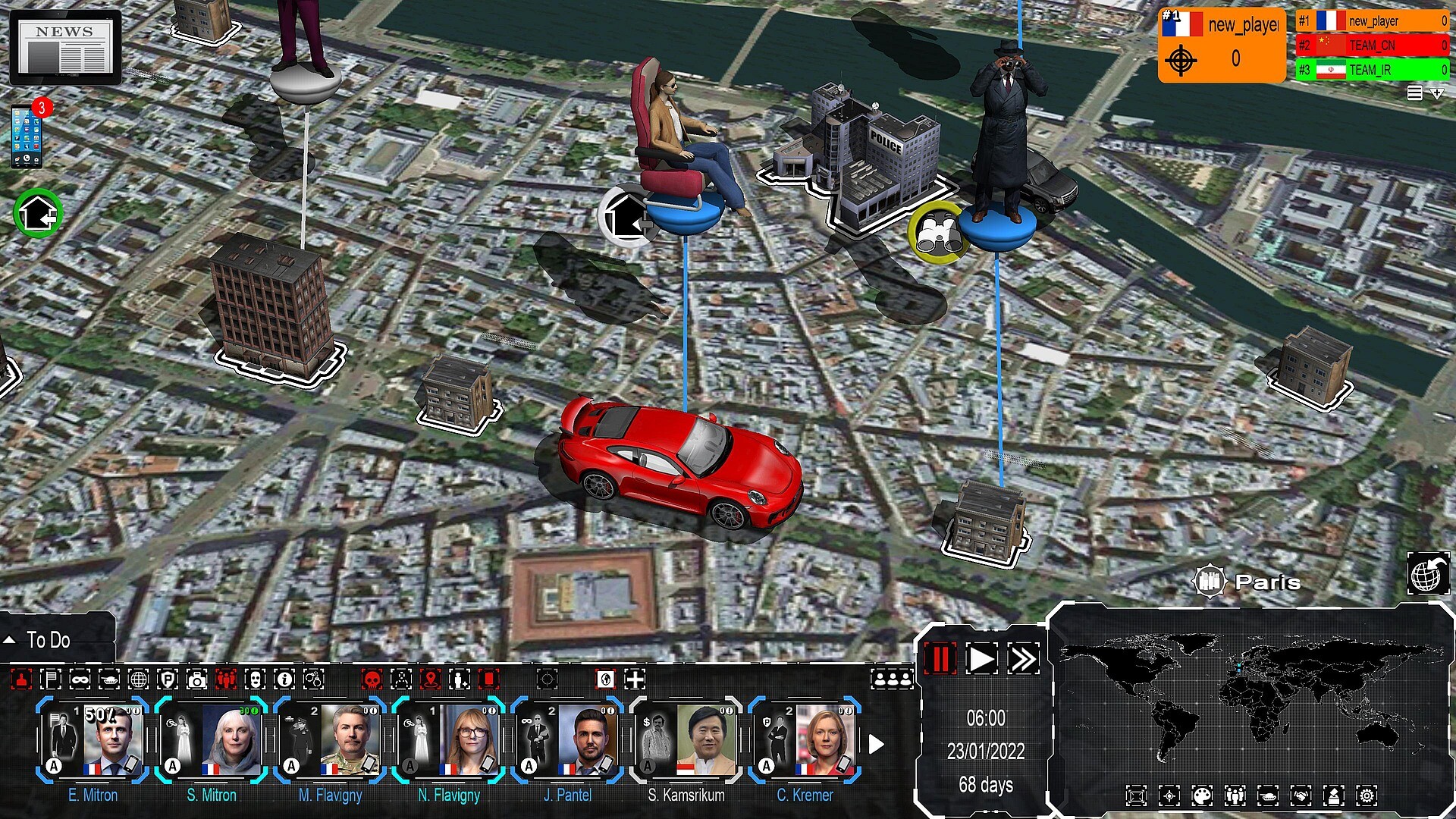Open the scoreboard hamburger menu
The height and width of the screenshot is (819, 1456).
click(x=1414, y=93)
